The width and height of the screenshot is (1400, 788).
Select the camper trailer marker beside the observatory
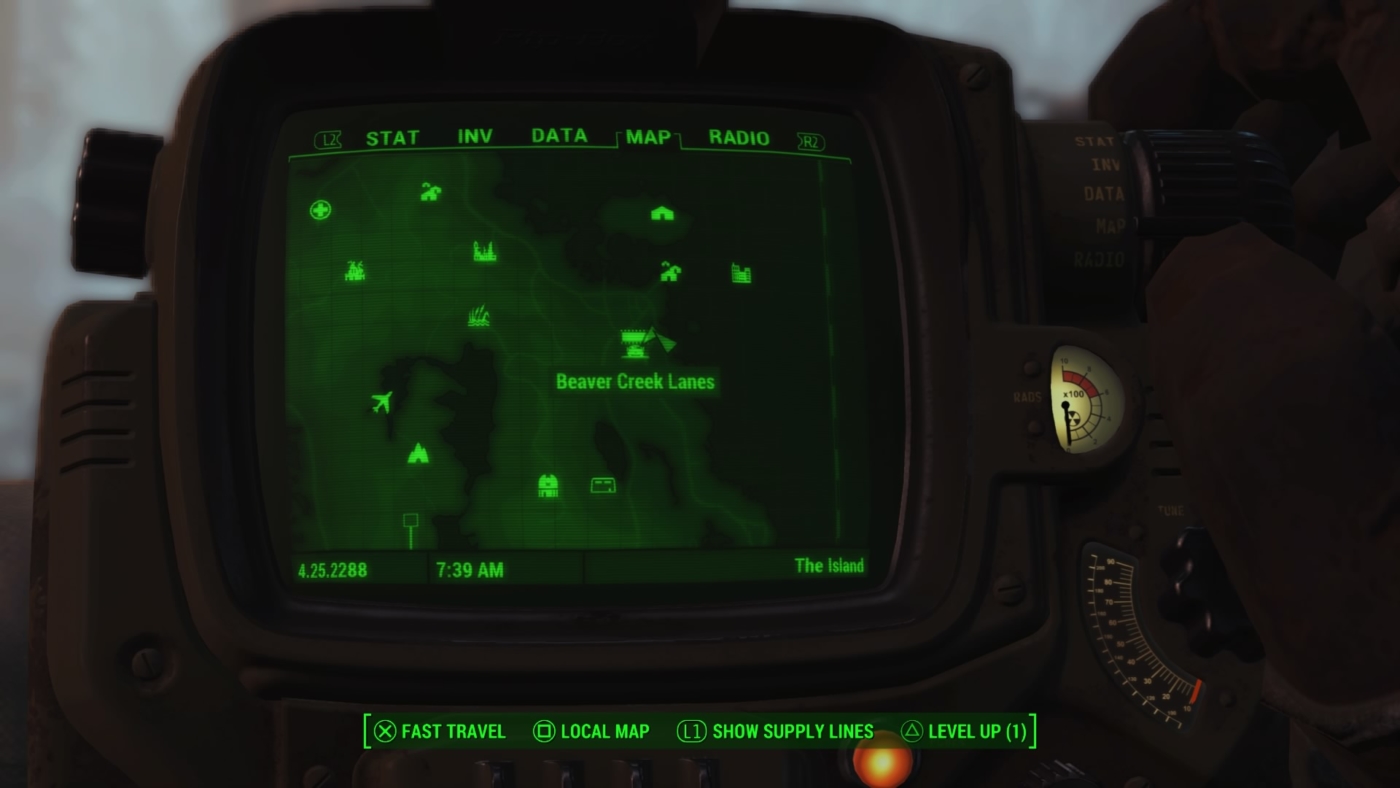click(602, 483)
